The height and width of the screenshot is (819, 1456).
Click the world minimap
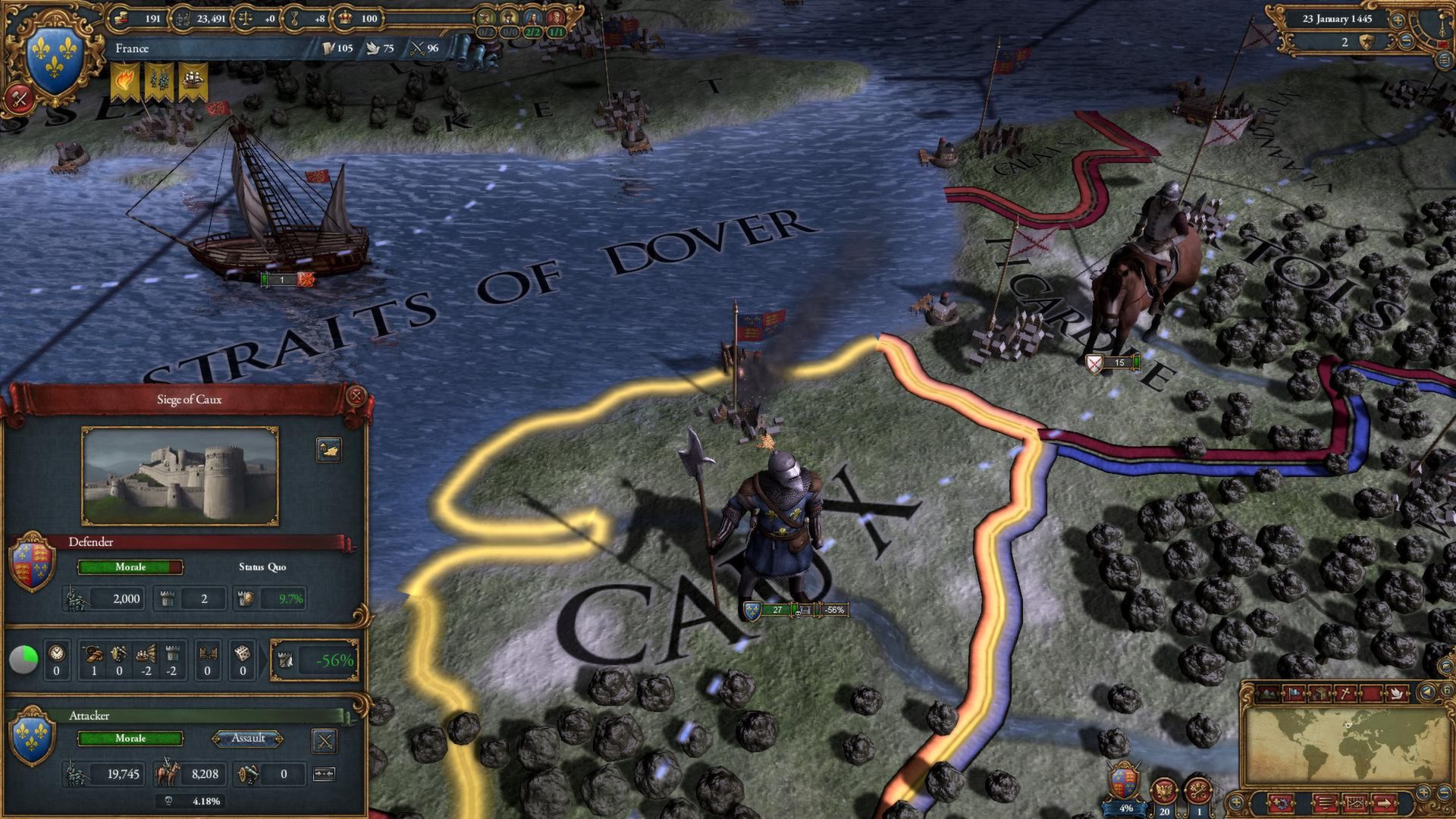click(x=1350, y=743)
